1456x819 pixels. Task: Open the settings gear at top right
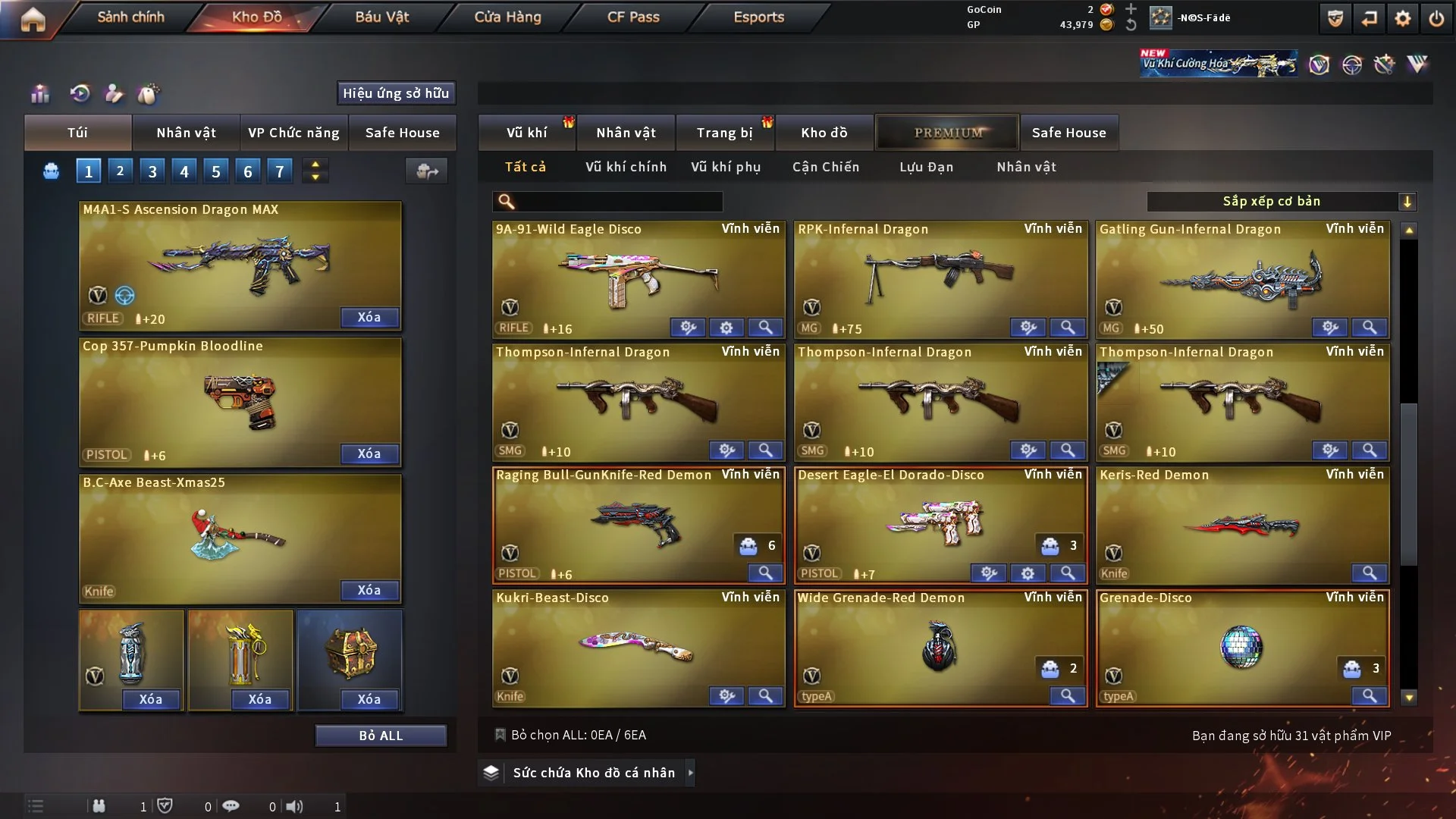(1402, 18)
